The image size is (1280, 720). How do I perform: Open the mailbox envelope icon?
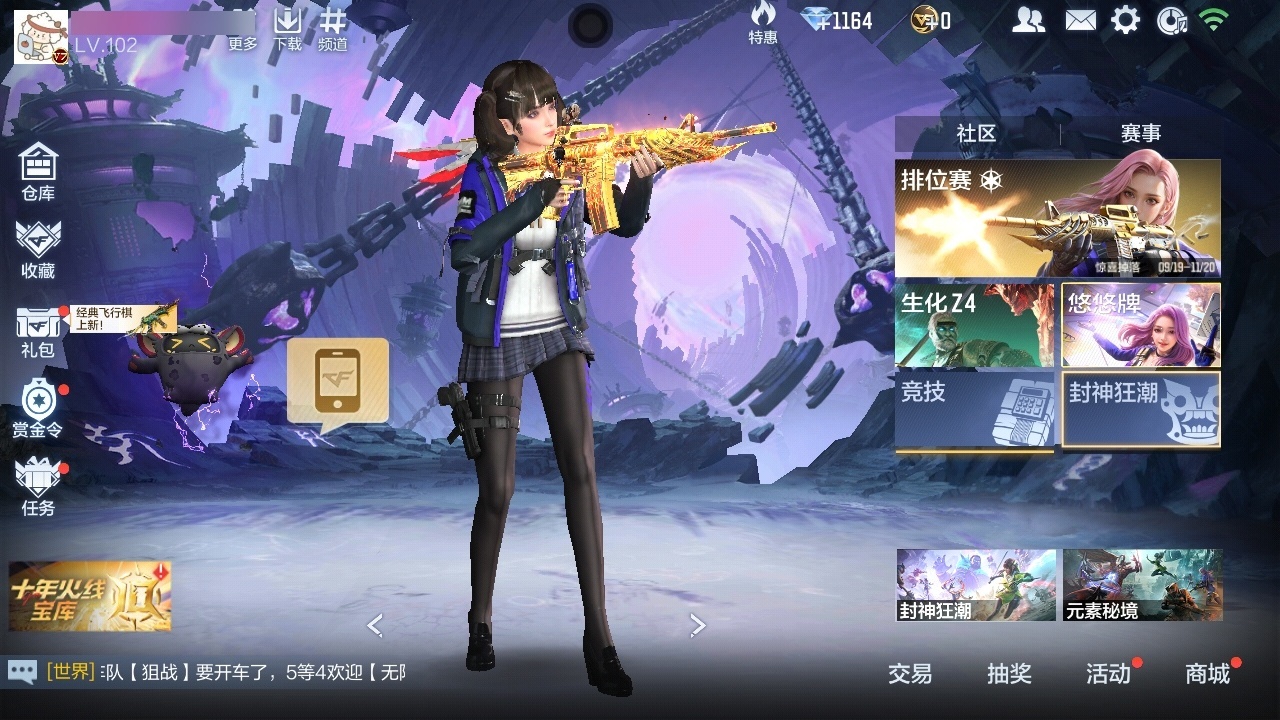tap(1080, 20)
